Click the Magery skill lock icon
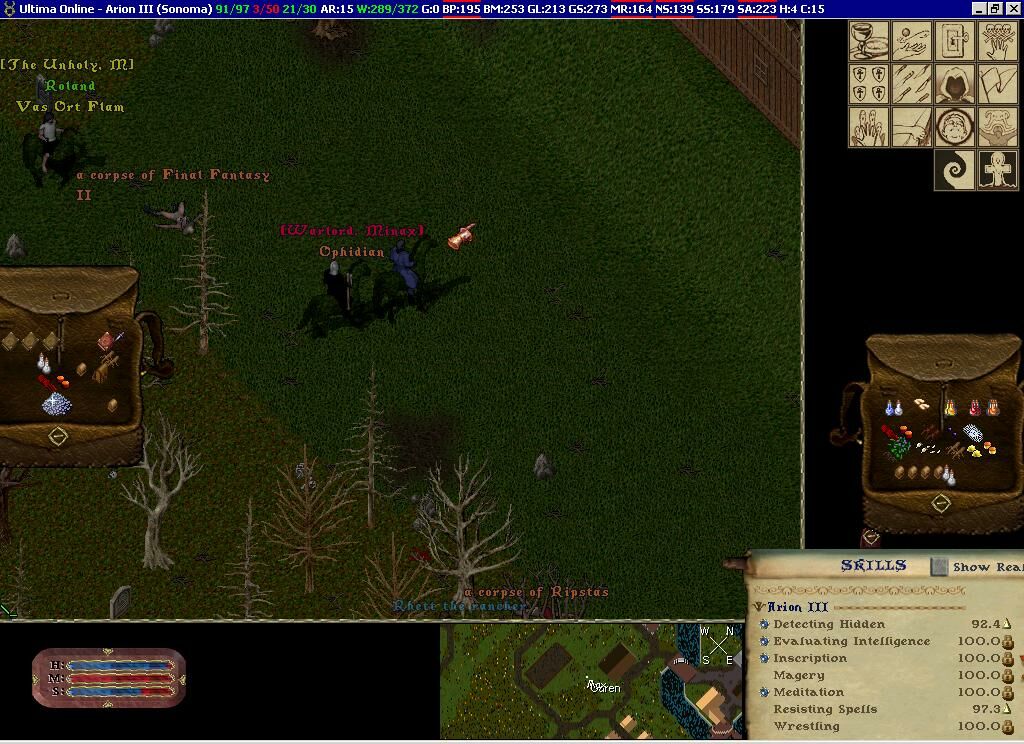Viewport: 1024px width, 744px height. point(1007,675)
